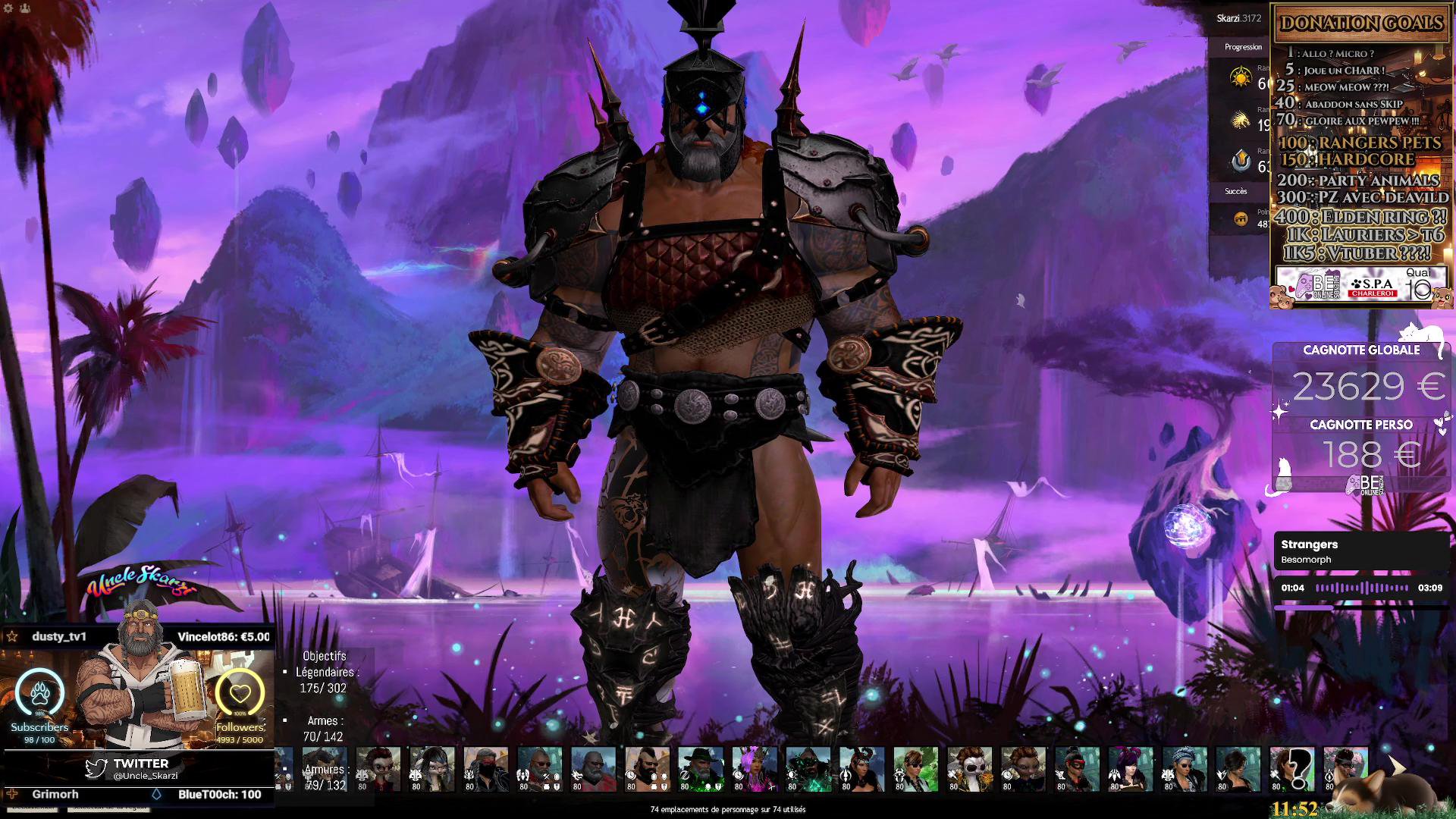Image resolution: width=1456 pixels, height=819 pixels.
Task: Select the purple-haired woman with pink bows
Action: (1131, 766)
